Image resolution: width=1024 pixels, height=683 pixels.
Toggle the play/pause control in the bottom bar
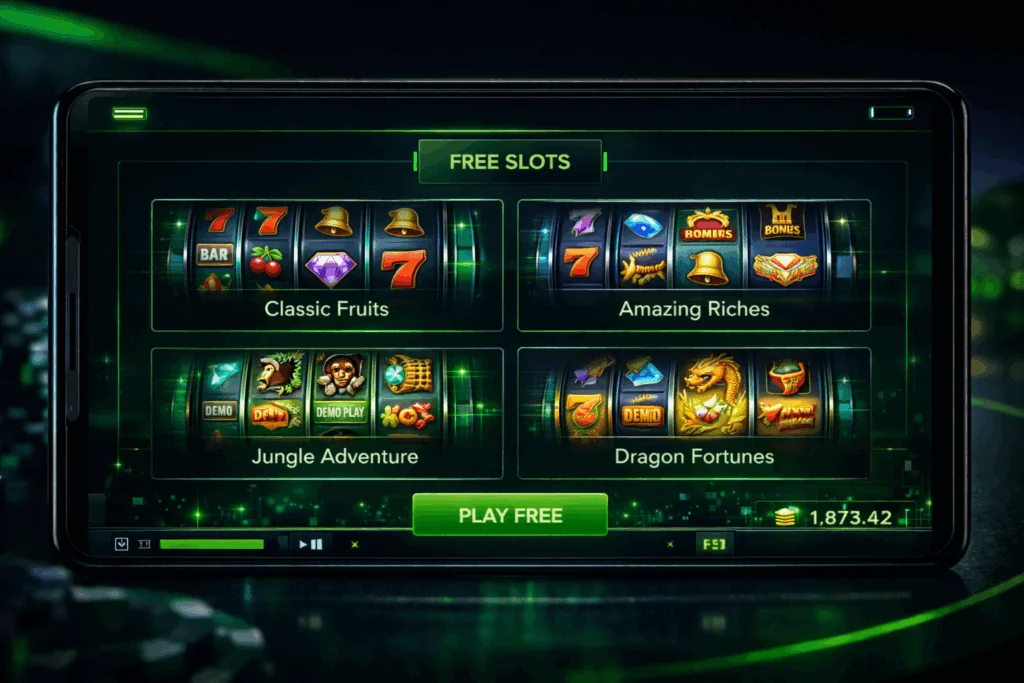click(310, 544)
